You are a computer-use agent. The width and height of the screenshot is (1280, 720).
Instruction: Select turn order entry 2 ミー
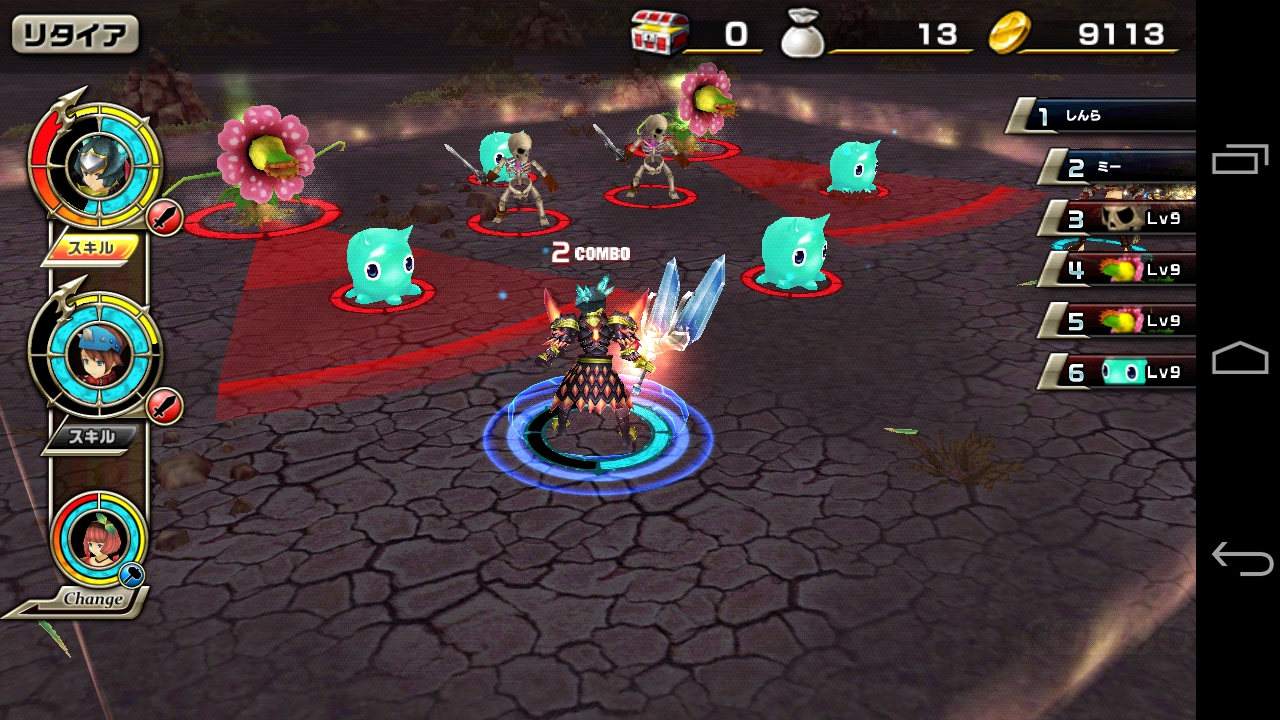point(1120,167)
